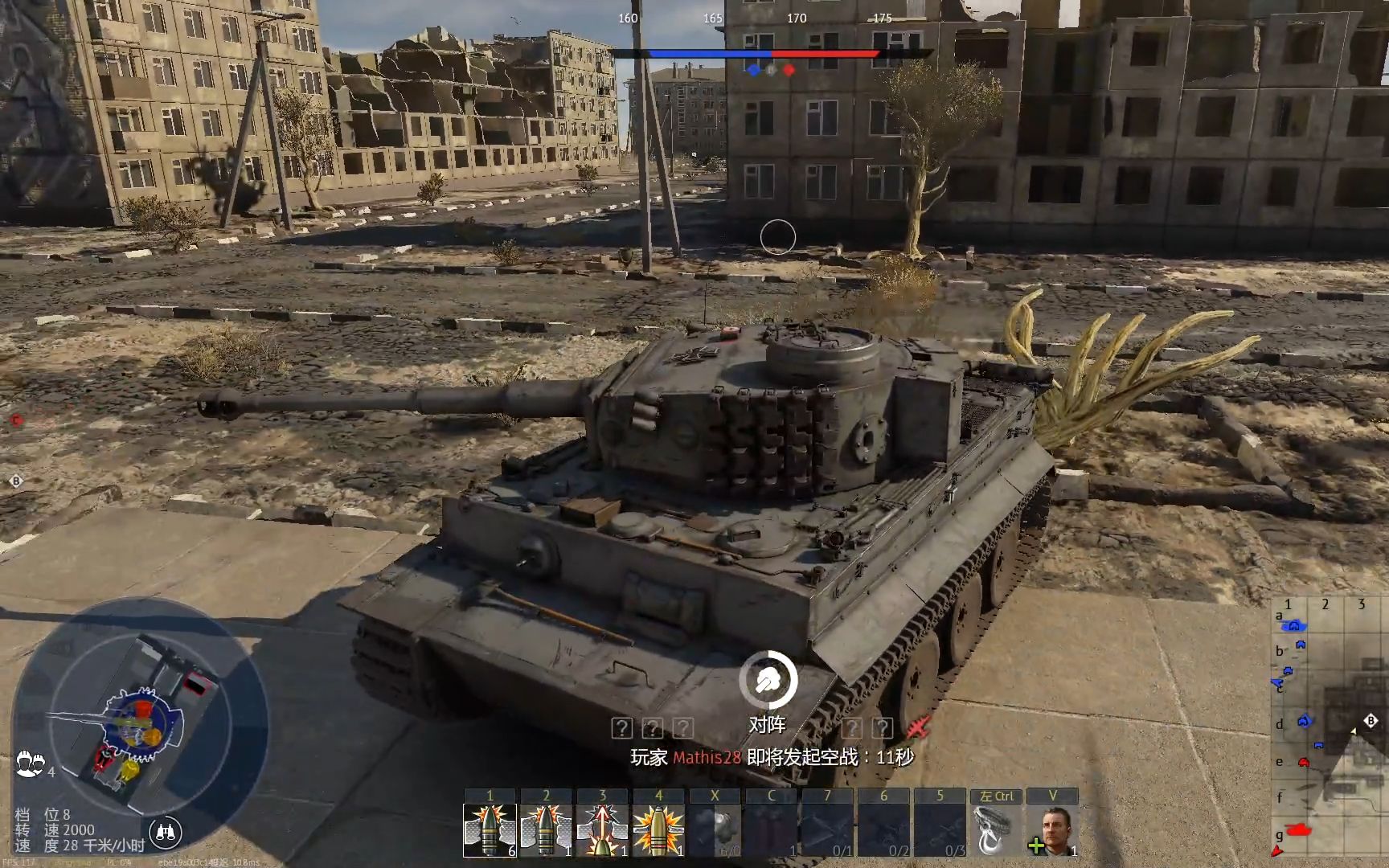Screen dimensions: 1389x868
Task: Choose the high-explosive shell in slot 4
Action: [x=658, y=829]
